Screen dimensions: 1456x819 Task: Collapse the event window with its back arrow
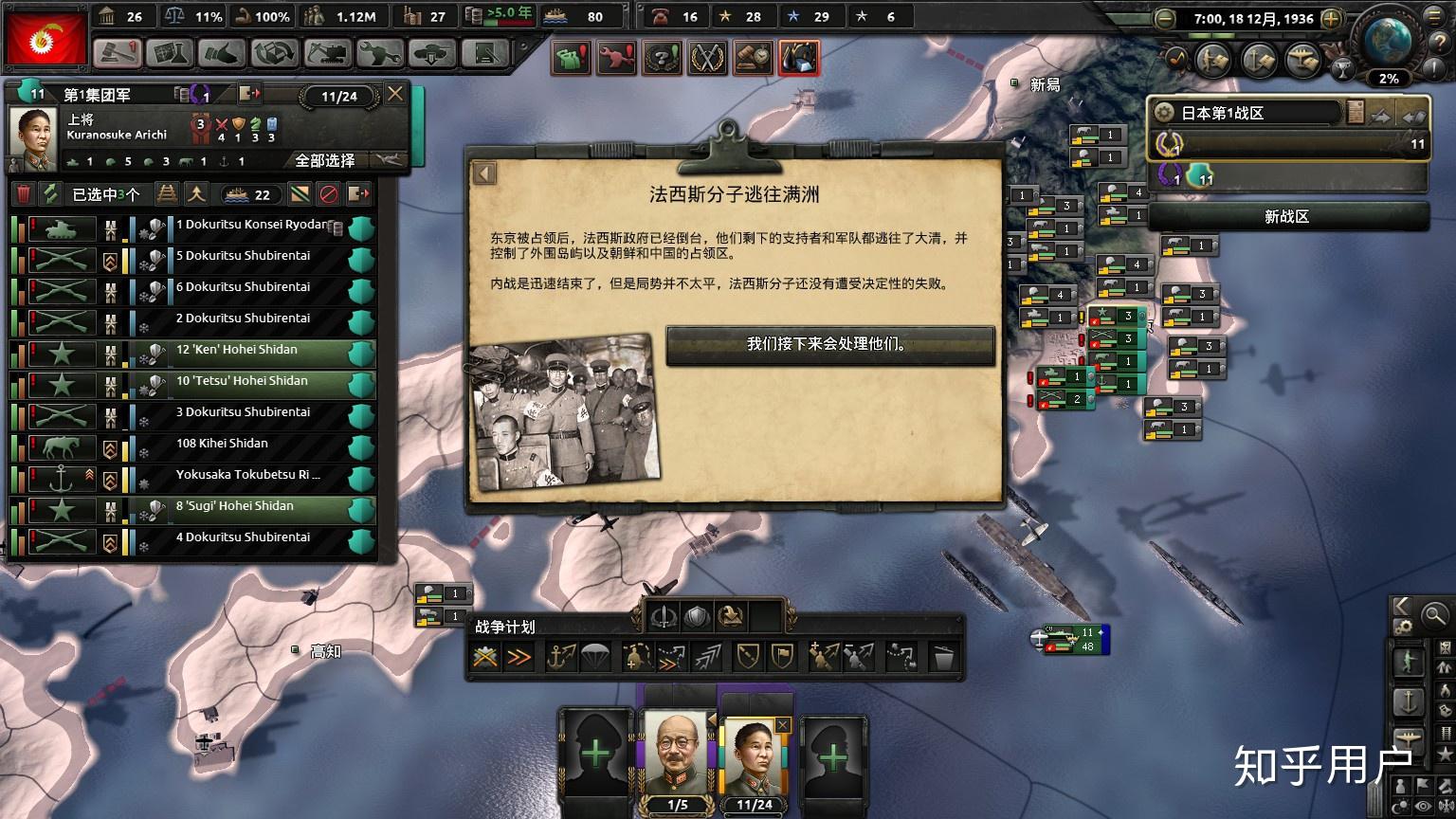(x=486, y=173)
